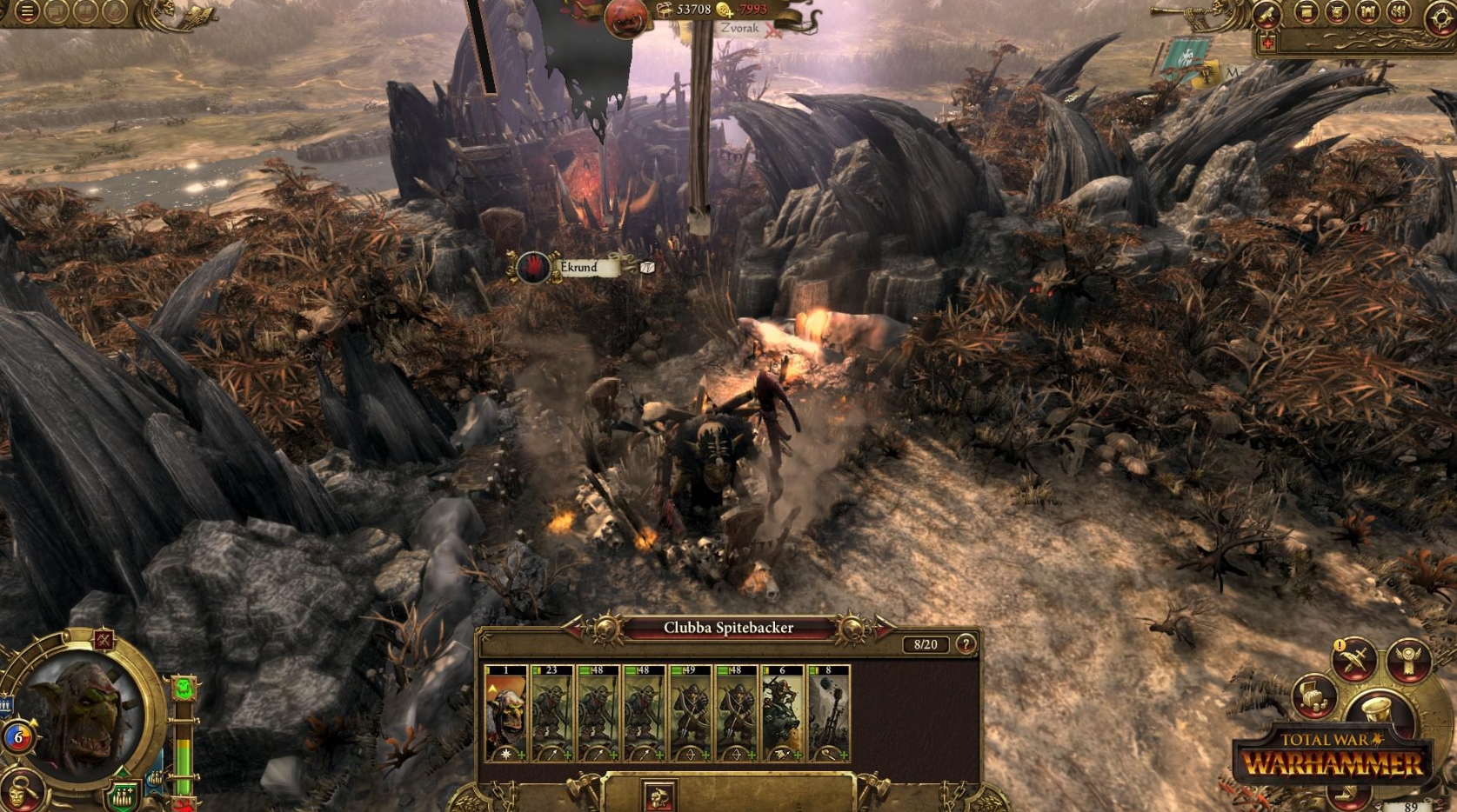Click the trophy goblet icon bottom right
This screenshot has width=1457, height=812.
(1375, 709)
